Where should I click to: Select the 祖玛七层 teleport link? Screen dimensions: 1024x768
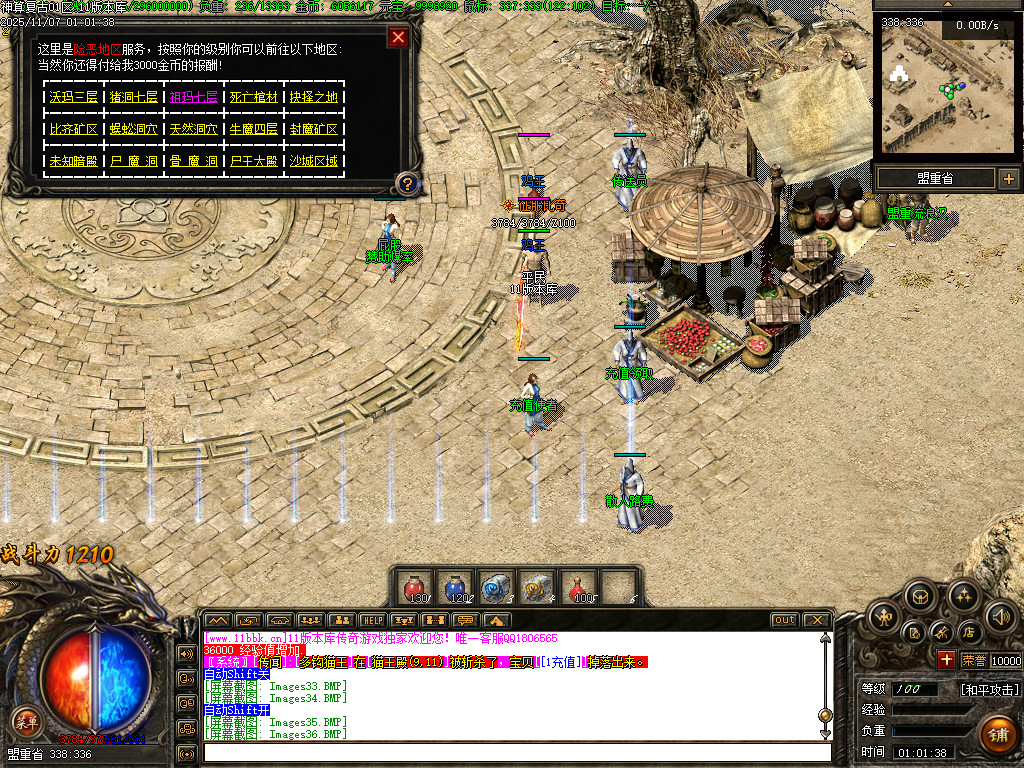click(193, 98)
